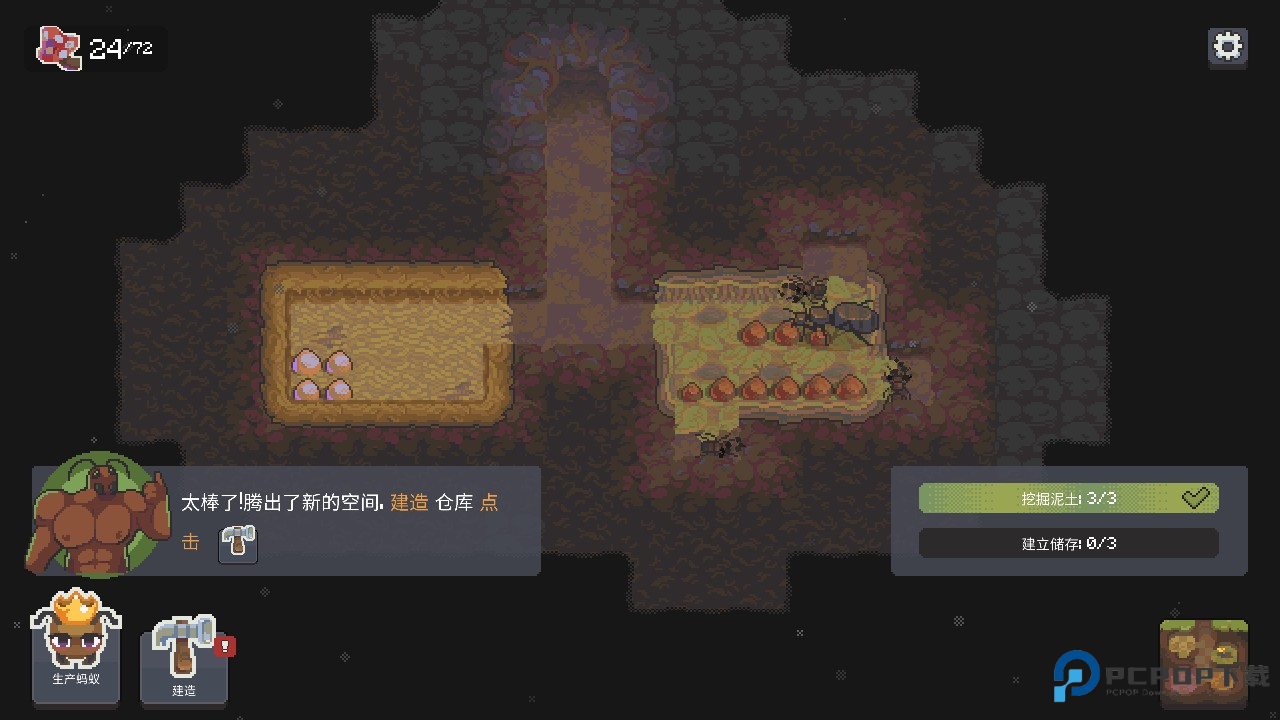The height and width of the screenshot is (720, 1280).
Task: Open the gear settings menu
Action: (x=1227, y=46)
